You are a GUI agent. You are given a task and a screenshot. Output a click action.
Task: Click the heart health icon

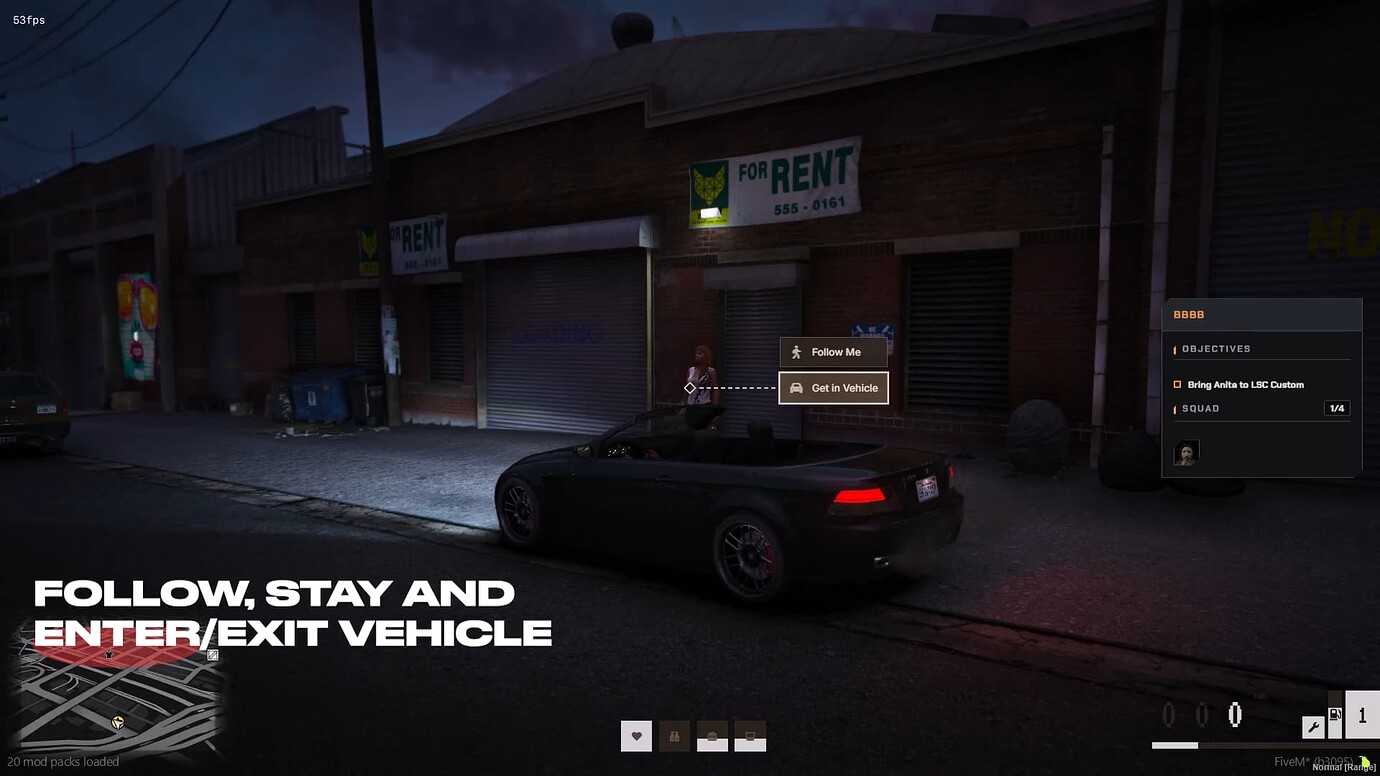pyautogui.click(x=636, y=737)
